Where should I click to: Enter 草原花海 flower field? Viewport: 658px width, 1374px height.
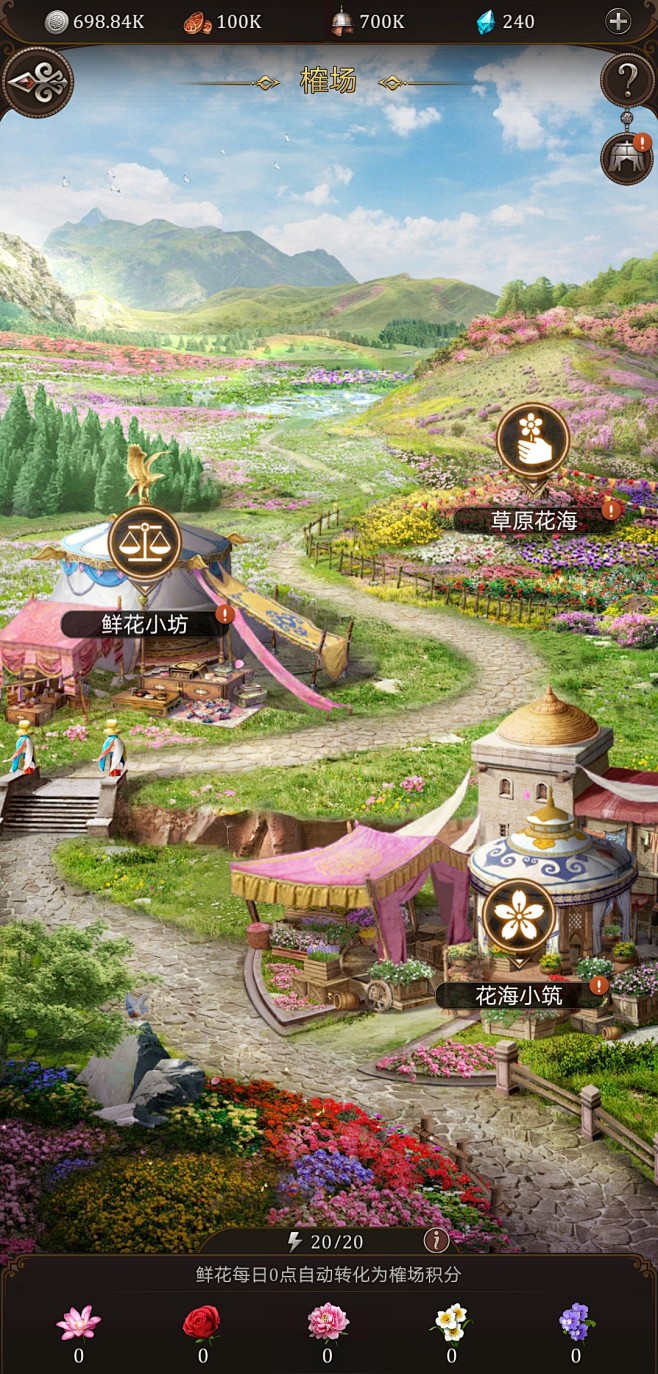tap(533, 441)
